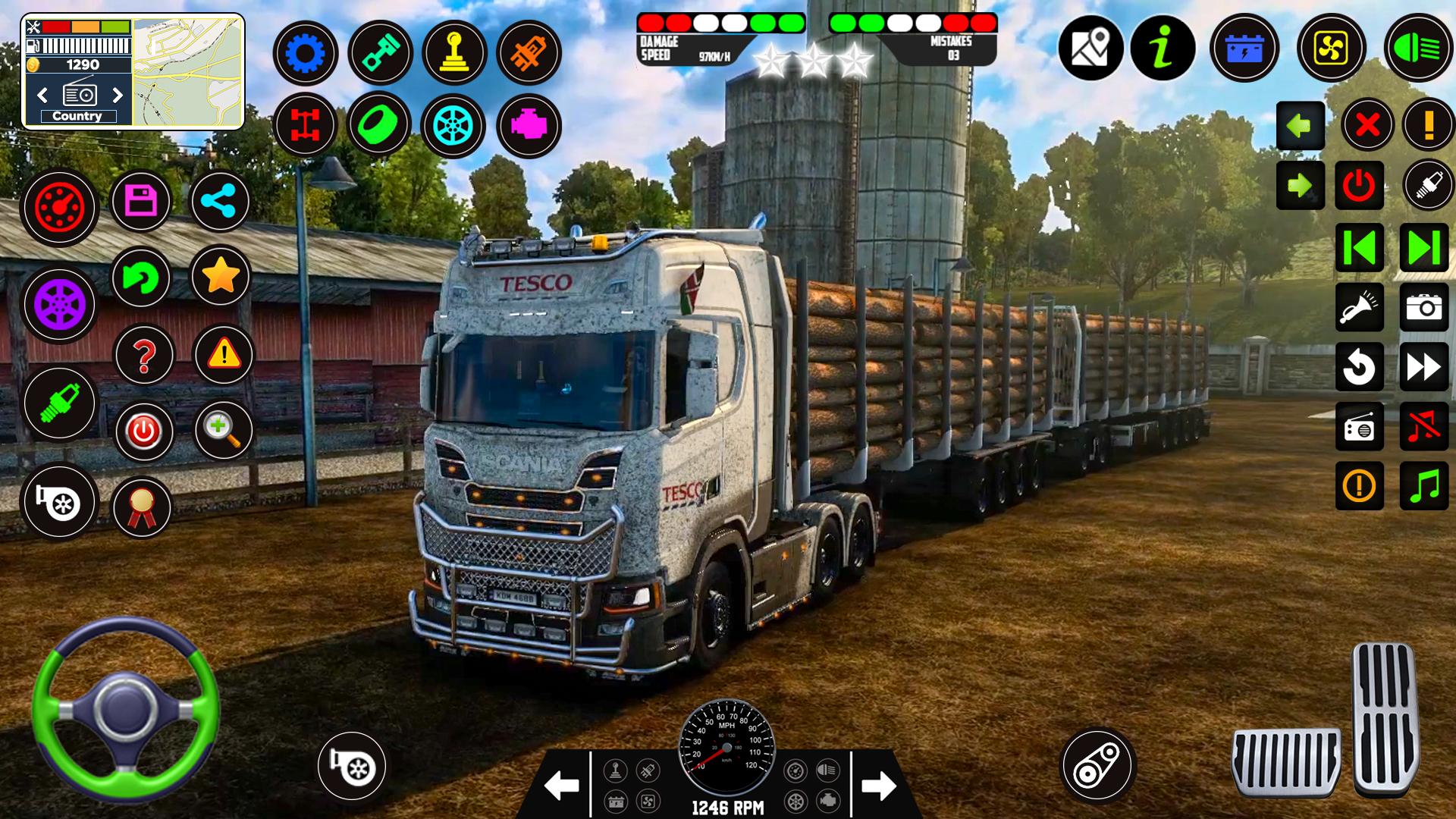The width and height of the screenshot is (1456, 819).
Task: Tap the green steering wheel control
Action: 125,710
